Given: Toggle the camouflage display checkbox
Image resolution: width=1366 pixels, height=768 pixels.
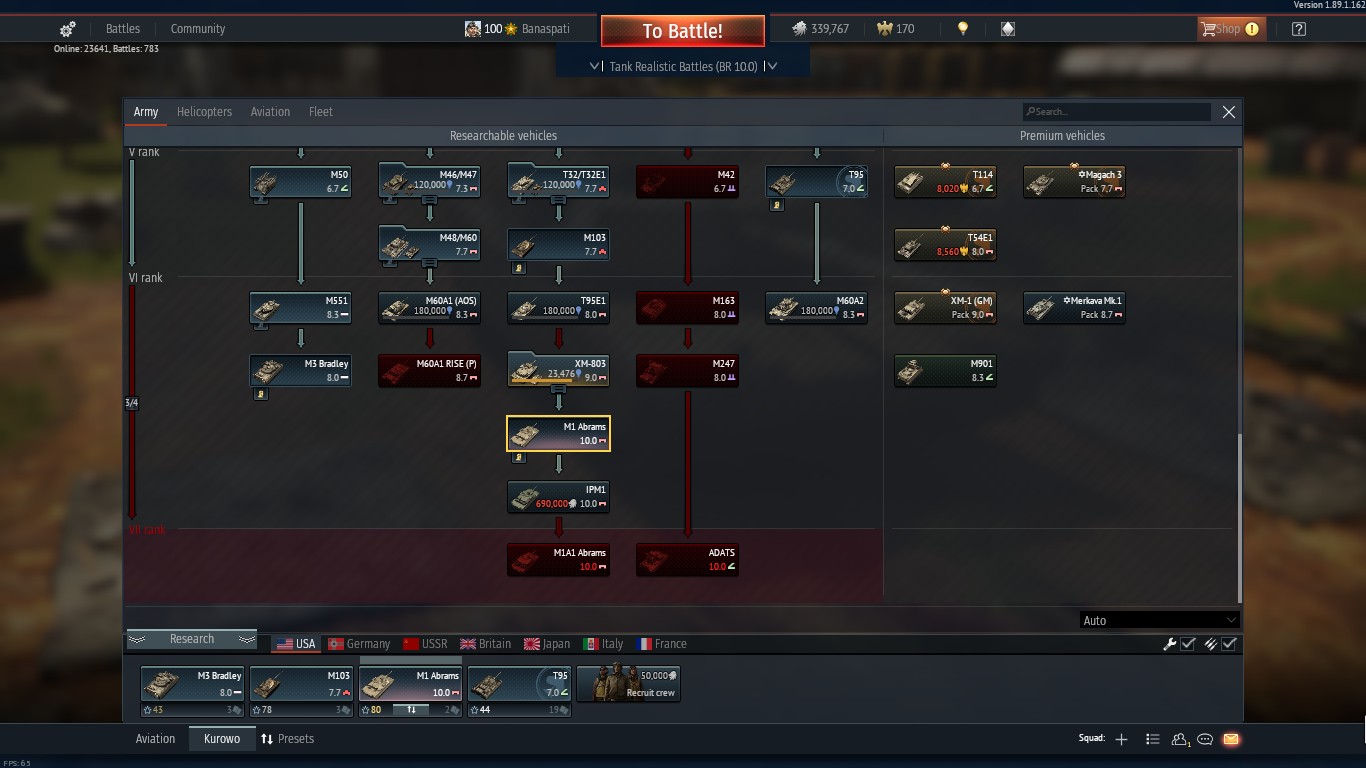Looking at the screenshot, I should (x=1230, y=644).
